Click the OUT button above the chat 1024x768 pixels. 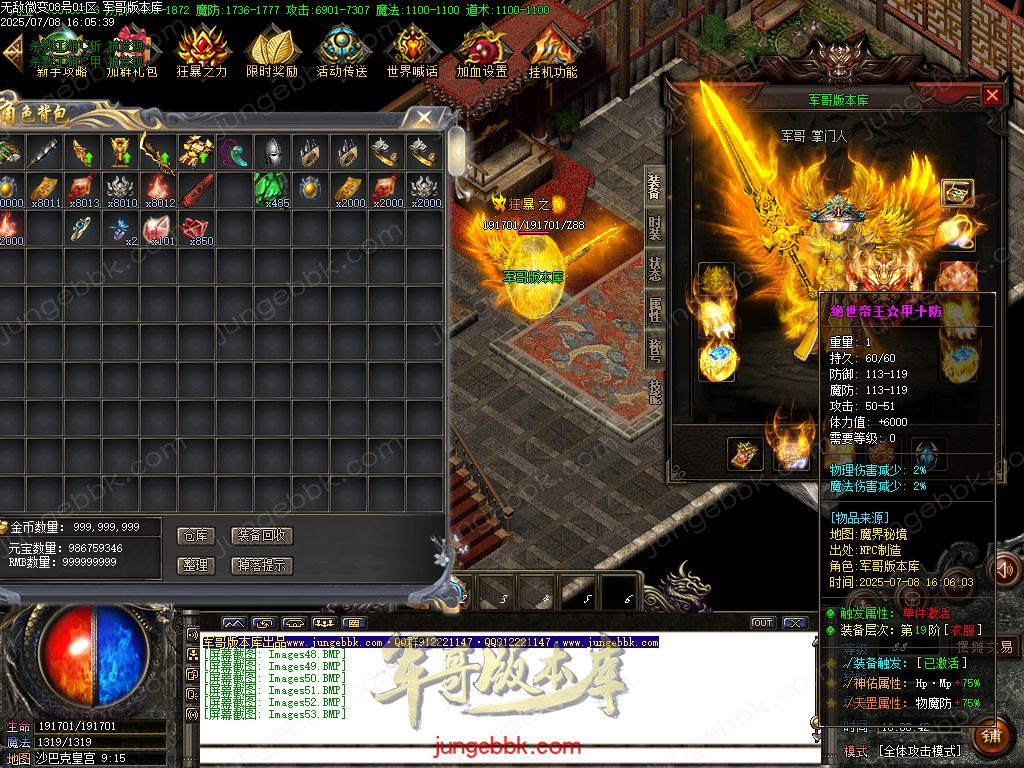click(763, 623)
